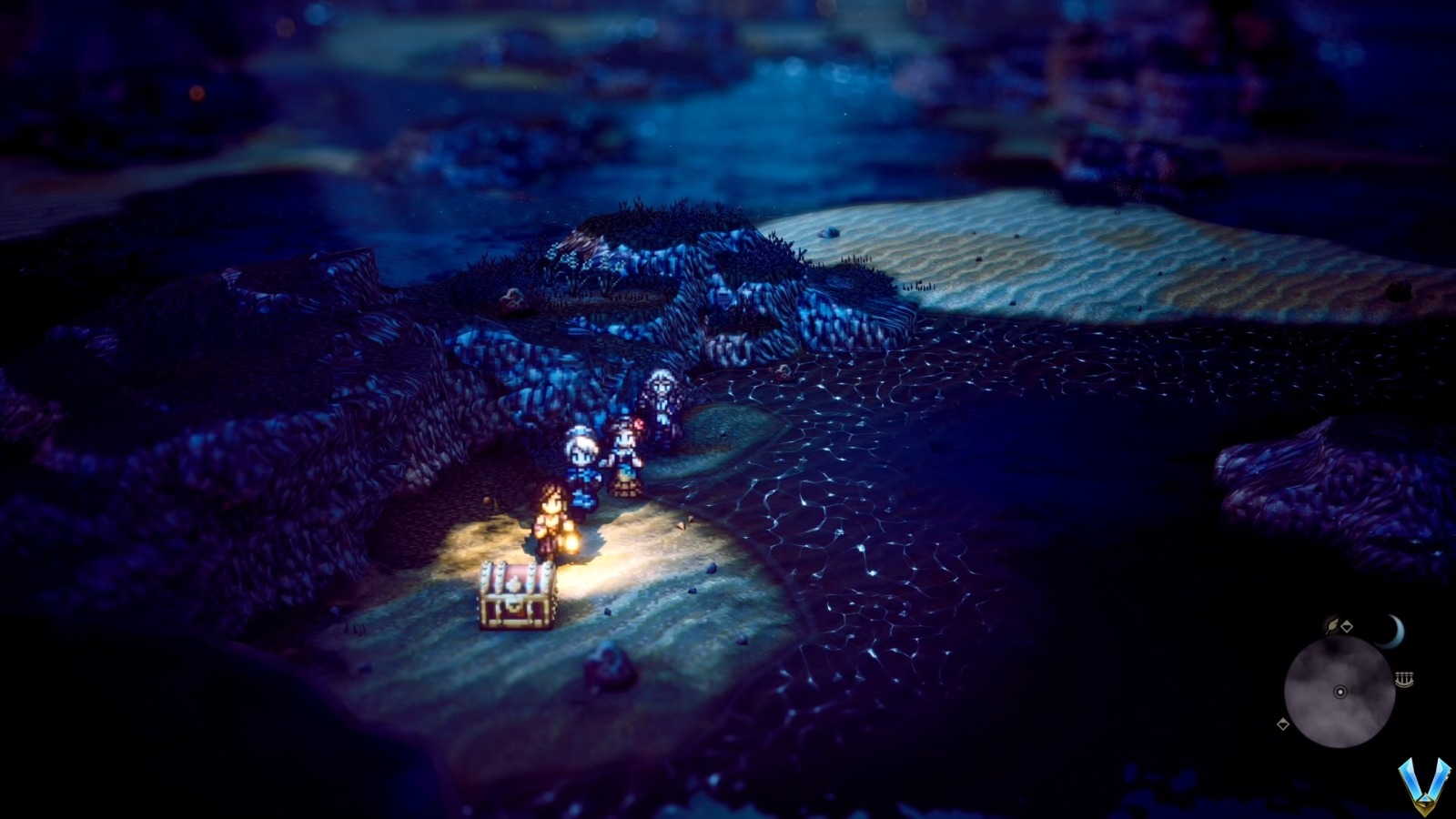The height and width of the screenshot is (819, 1456).
Task: Click the diamond marker left of the minimap
Action: tap(1283, 723)
